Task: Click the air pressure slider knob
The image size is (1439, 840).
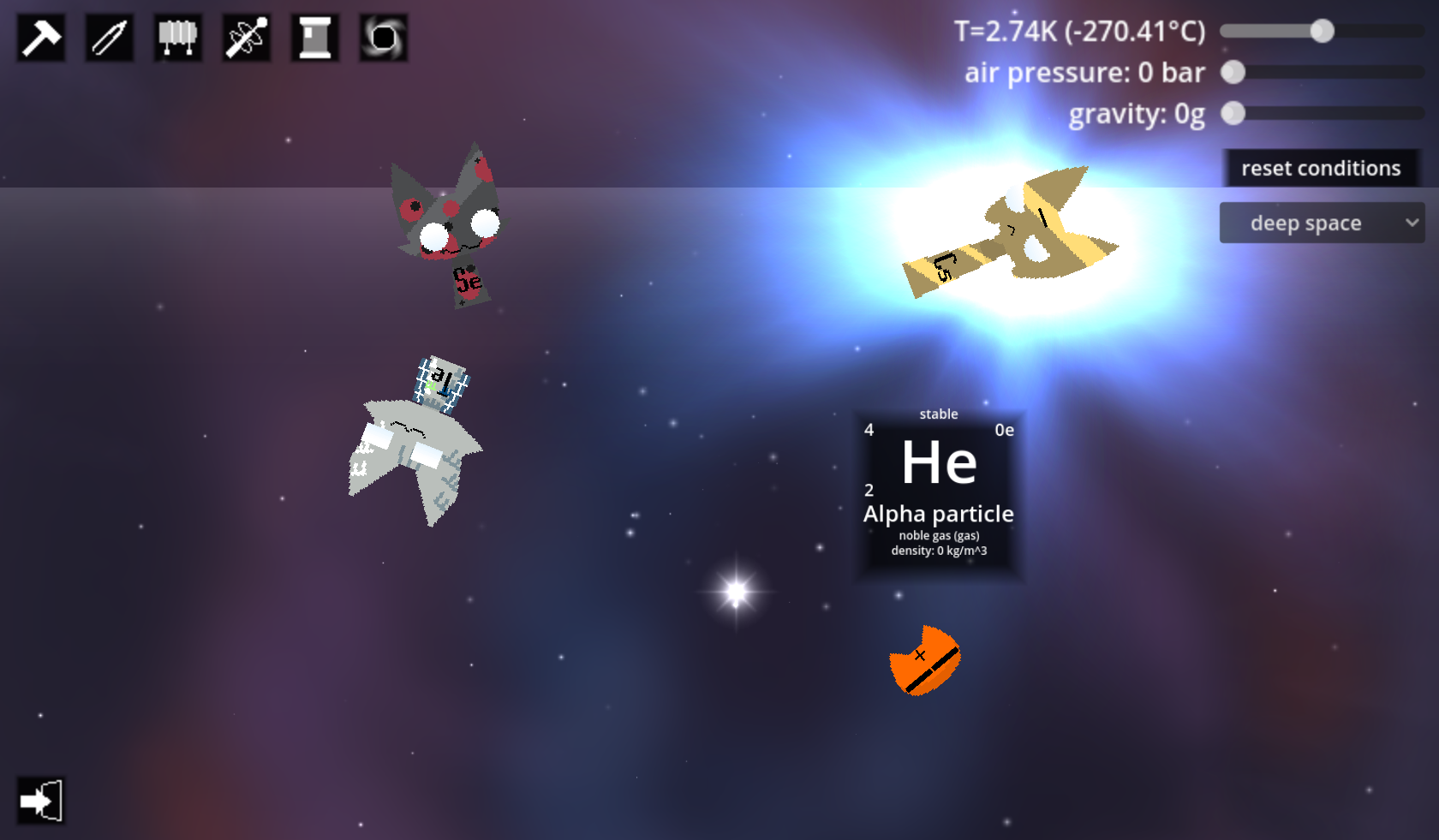Action: [x=1233, y=73]
